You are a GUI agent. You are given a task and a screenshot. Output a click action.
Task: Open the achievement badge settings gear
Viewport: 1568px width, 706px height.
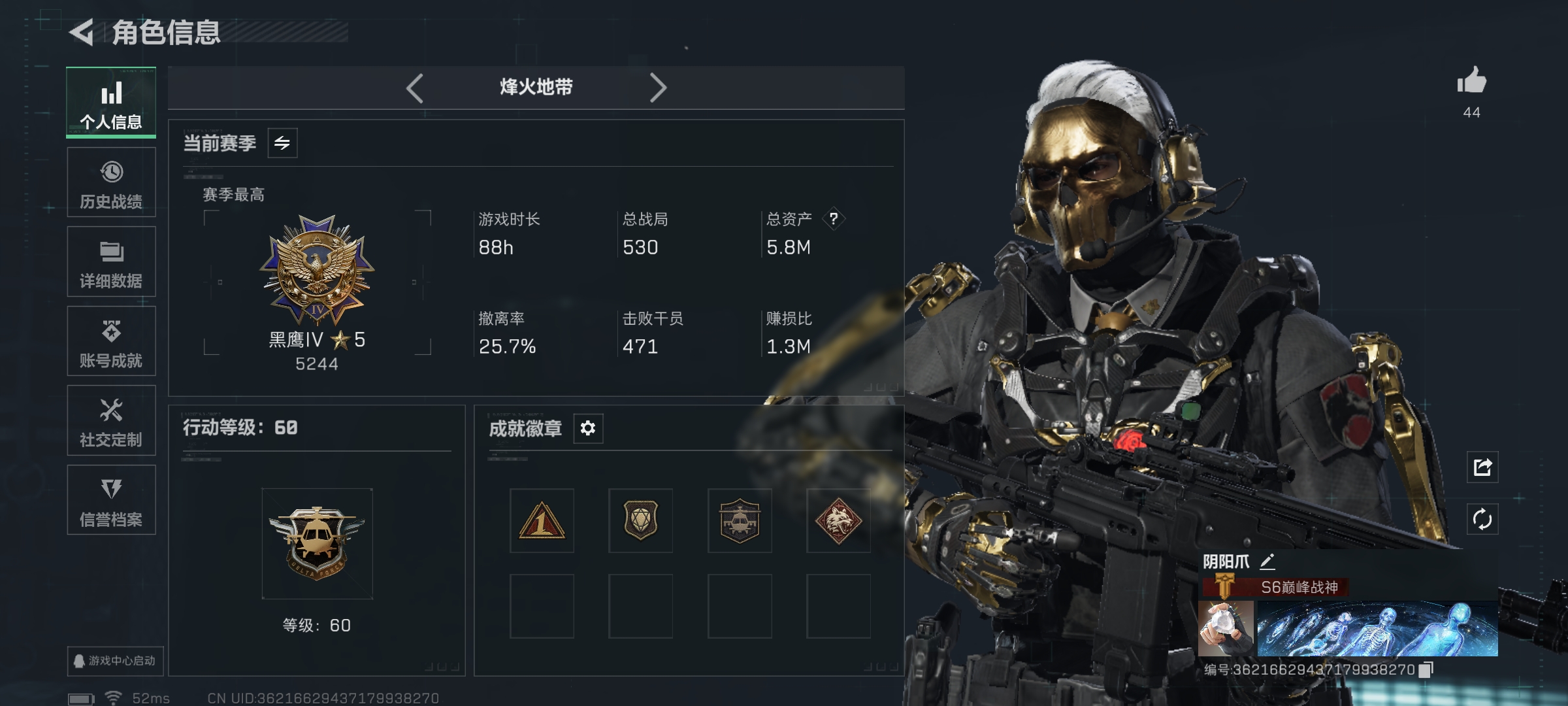tap(587, 428)
